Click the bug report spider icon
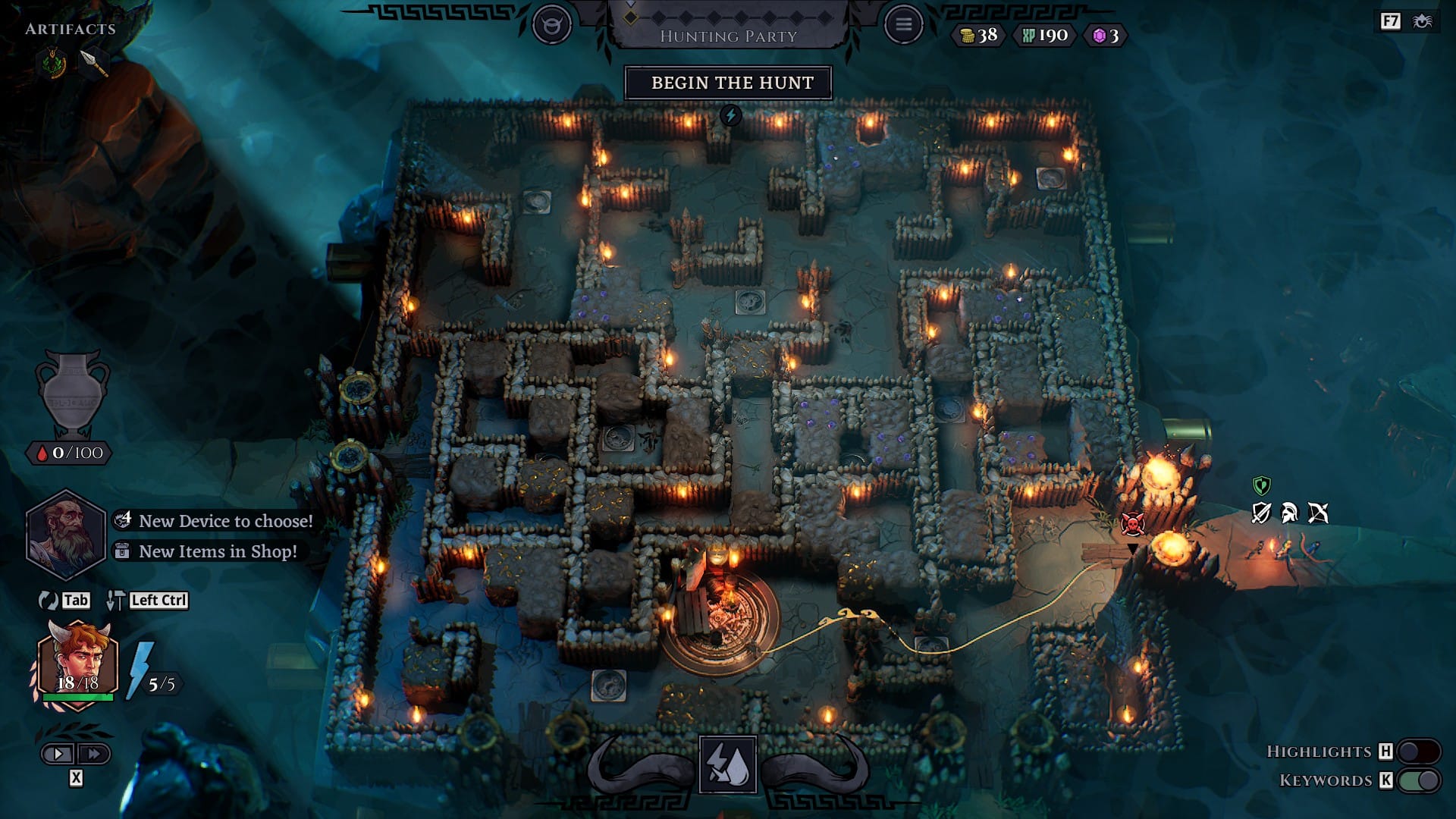Image resolution: width=1456 pixels, height=819 pixels. coord(1422,21)
